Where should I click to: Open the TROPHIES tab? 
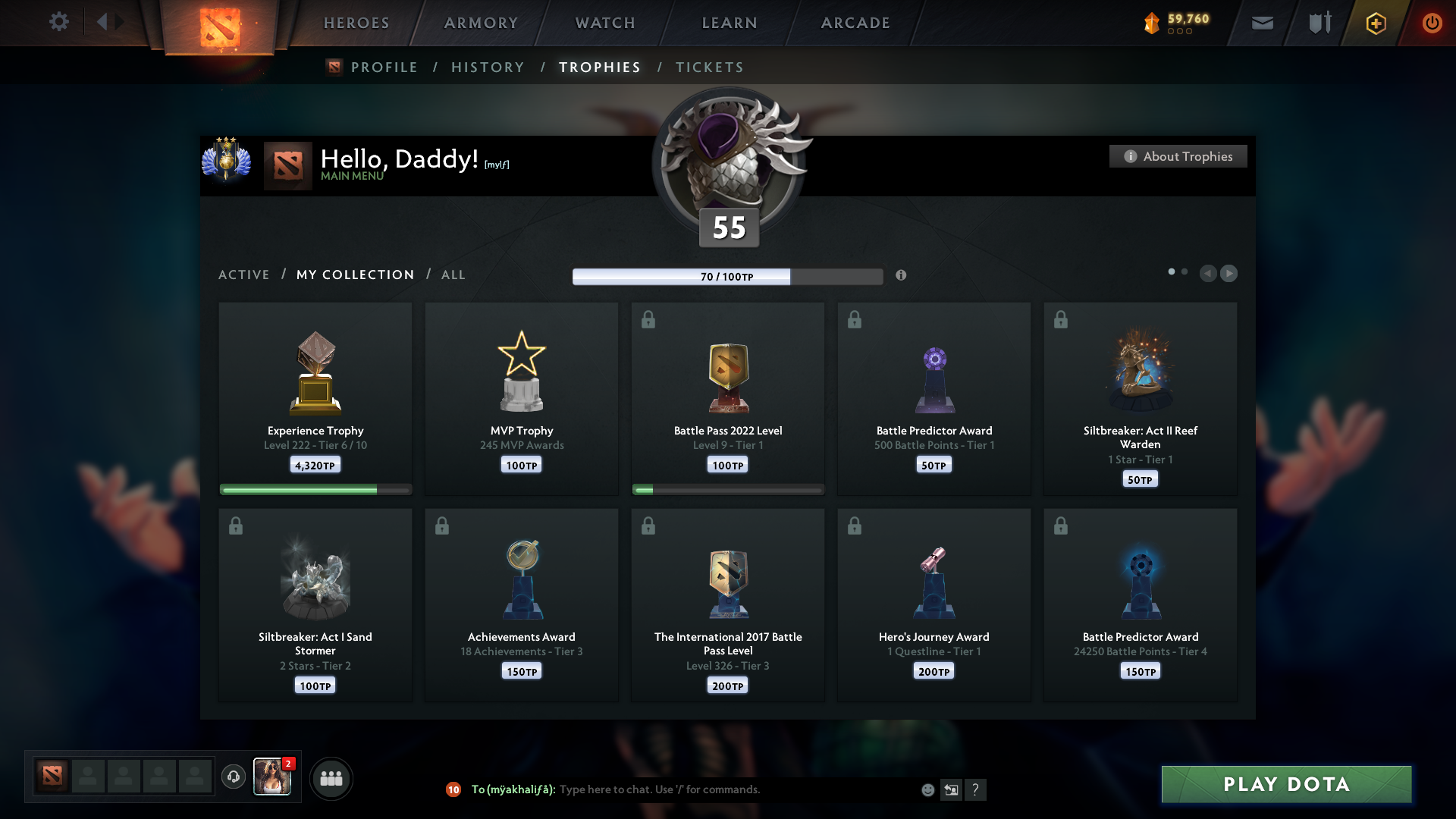point(599,67)
